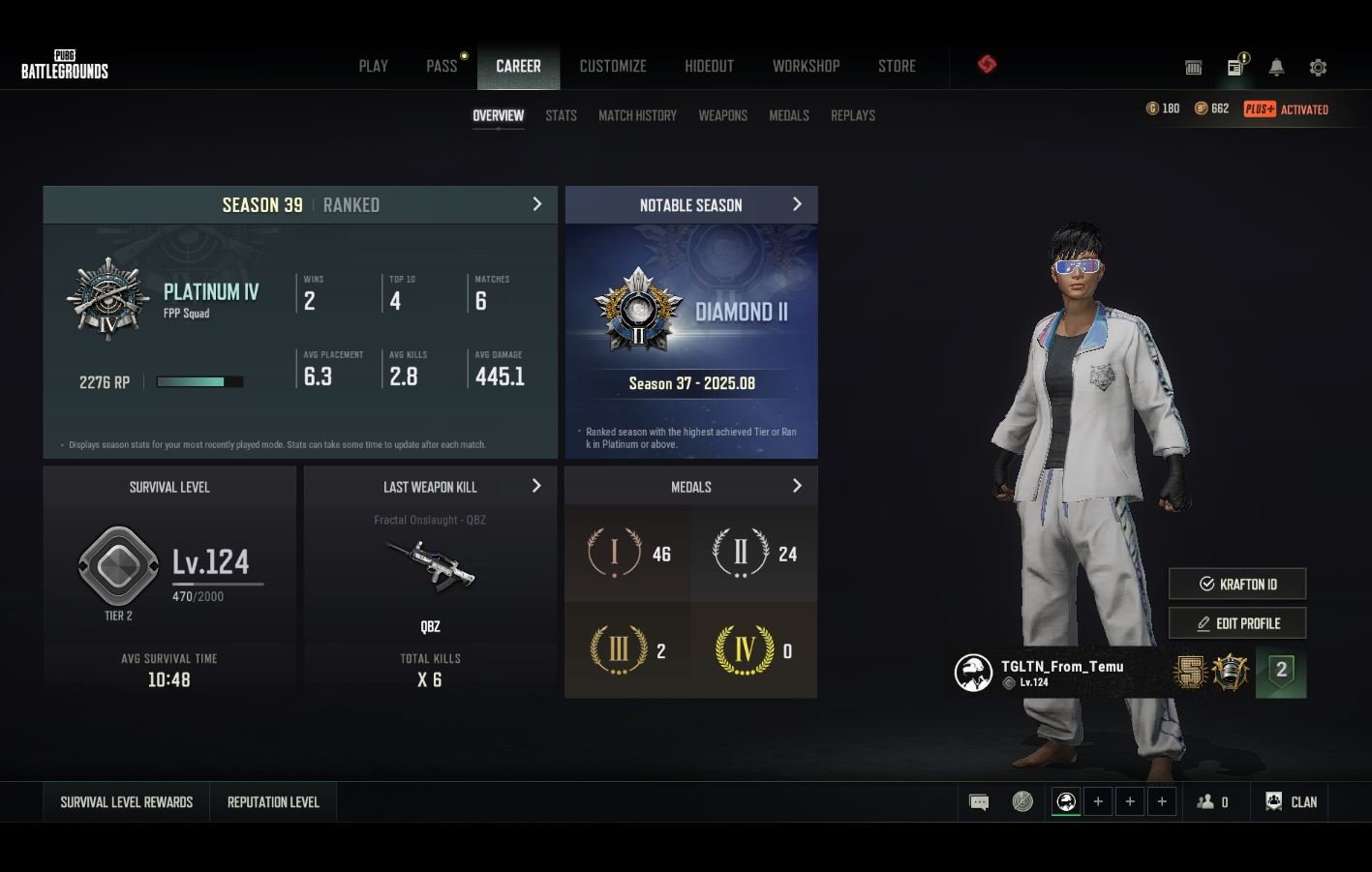
Task: Edit your profile
Action: (x=1237, y=623)
